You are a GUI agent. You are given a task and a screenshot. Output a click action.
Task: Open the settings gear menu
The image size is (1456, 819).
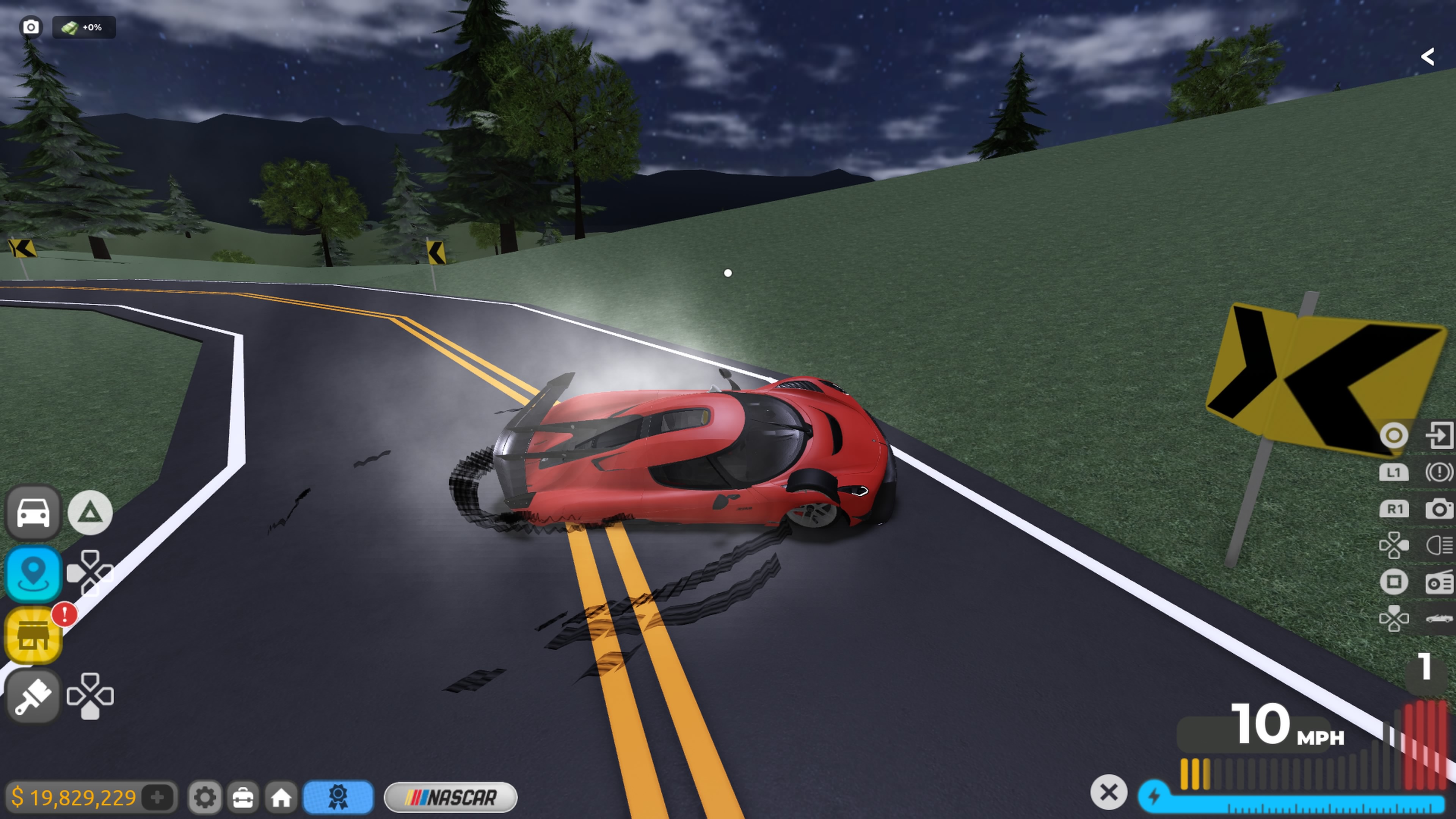tap(205, 797)
